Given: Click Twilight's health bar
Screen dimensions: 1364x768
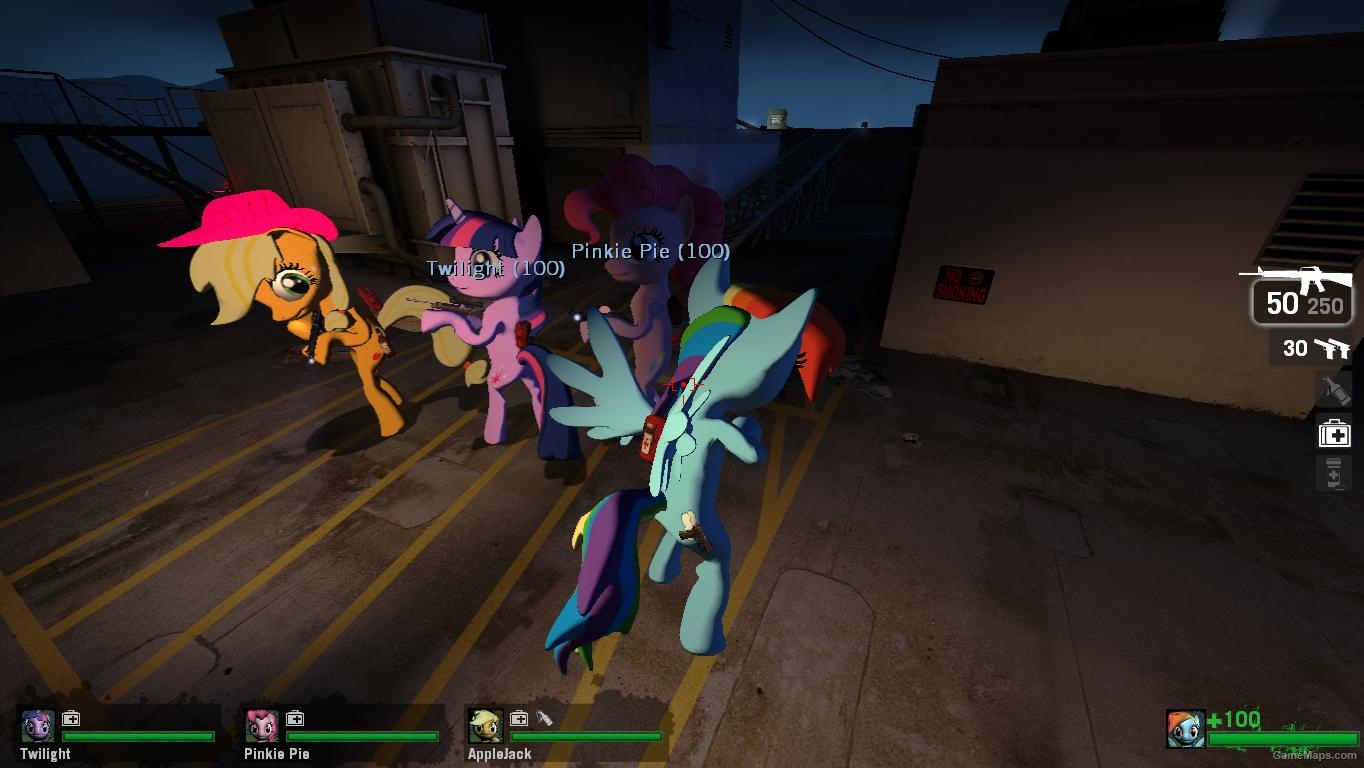Looking at the screenshot, I should click(x=140, y=738).
